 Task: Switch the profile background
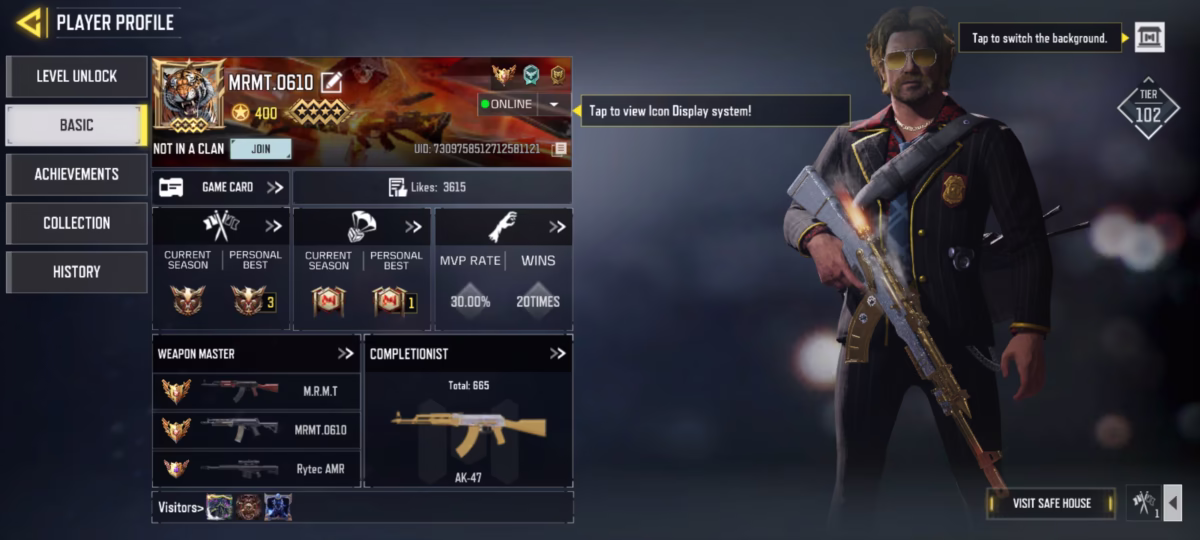tap(1149, 38)
